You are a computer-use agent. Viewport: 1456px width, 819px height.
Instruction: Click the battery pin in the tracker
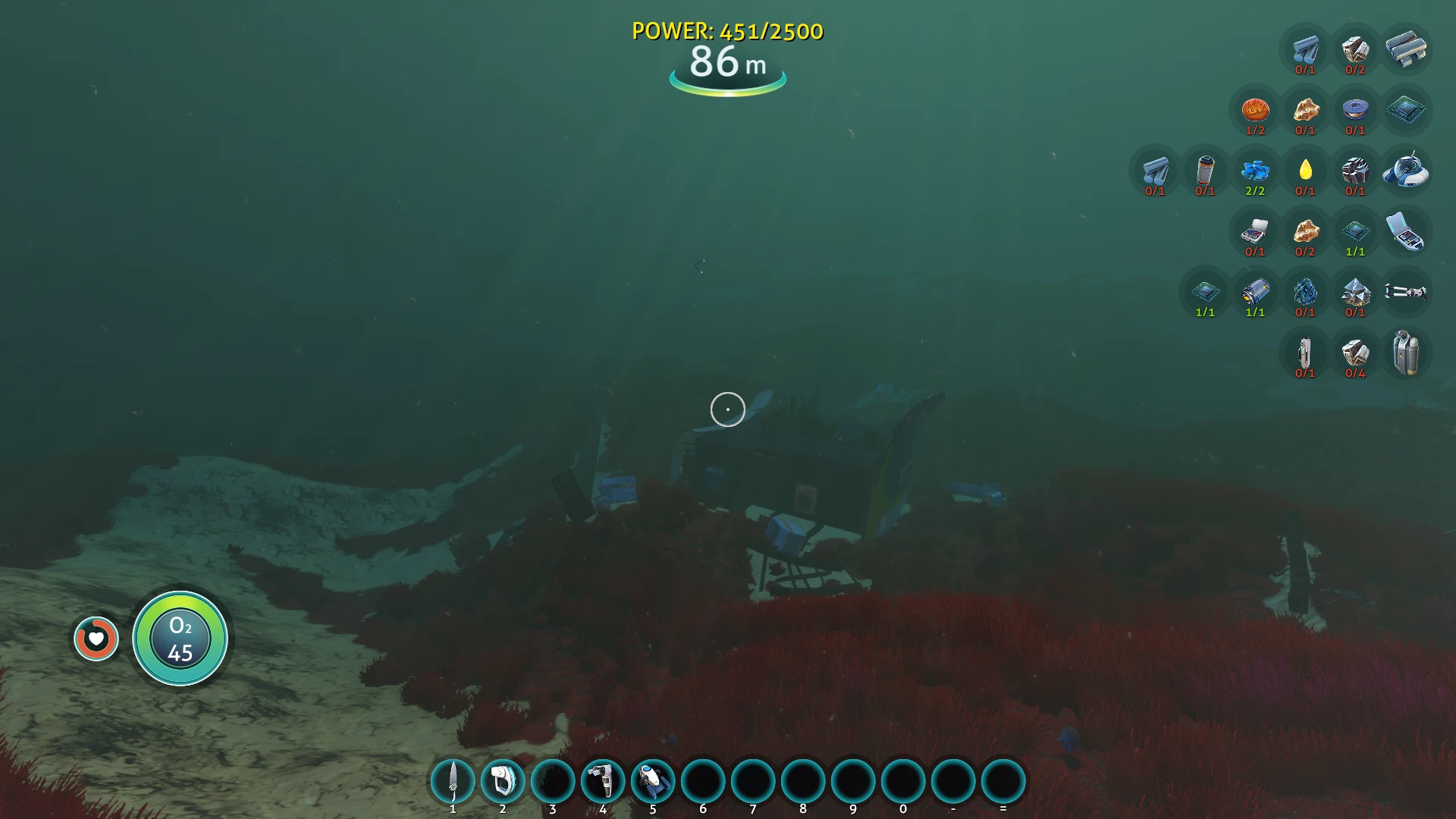point(1204,171)
